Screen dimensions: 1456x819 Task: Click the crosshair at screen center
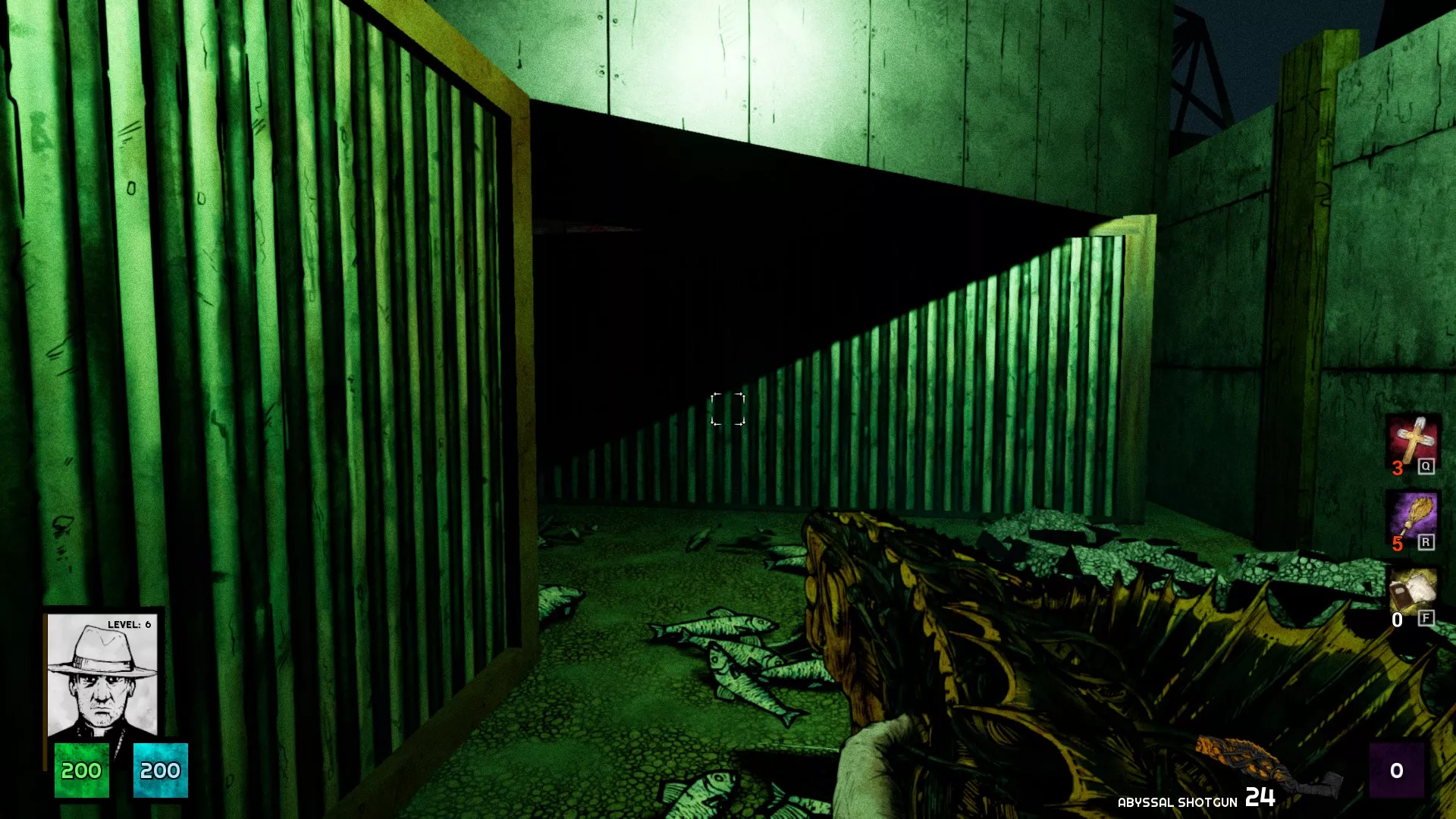tap(727, 406)
